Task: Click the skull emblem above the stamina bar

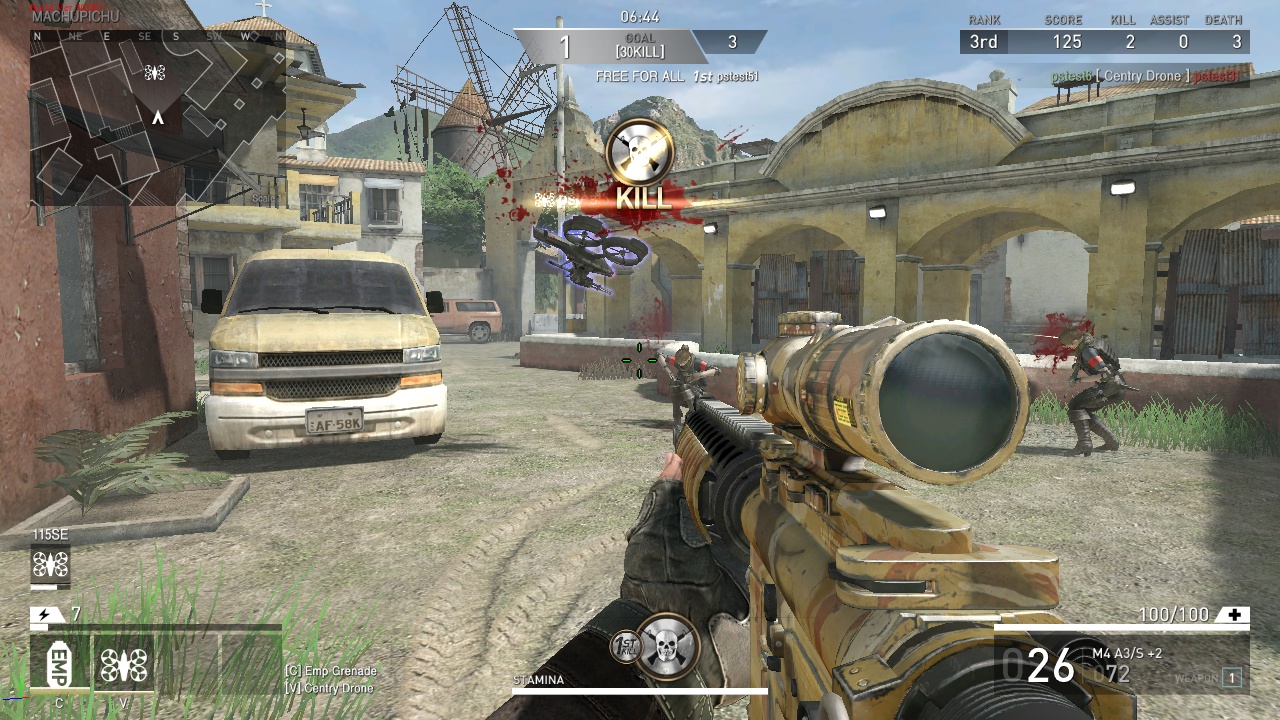Action: coord(668,645)
